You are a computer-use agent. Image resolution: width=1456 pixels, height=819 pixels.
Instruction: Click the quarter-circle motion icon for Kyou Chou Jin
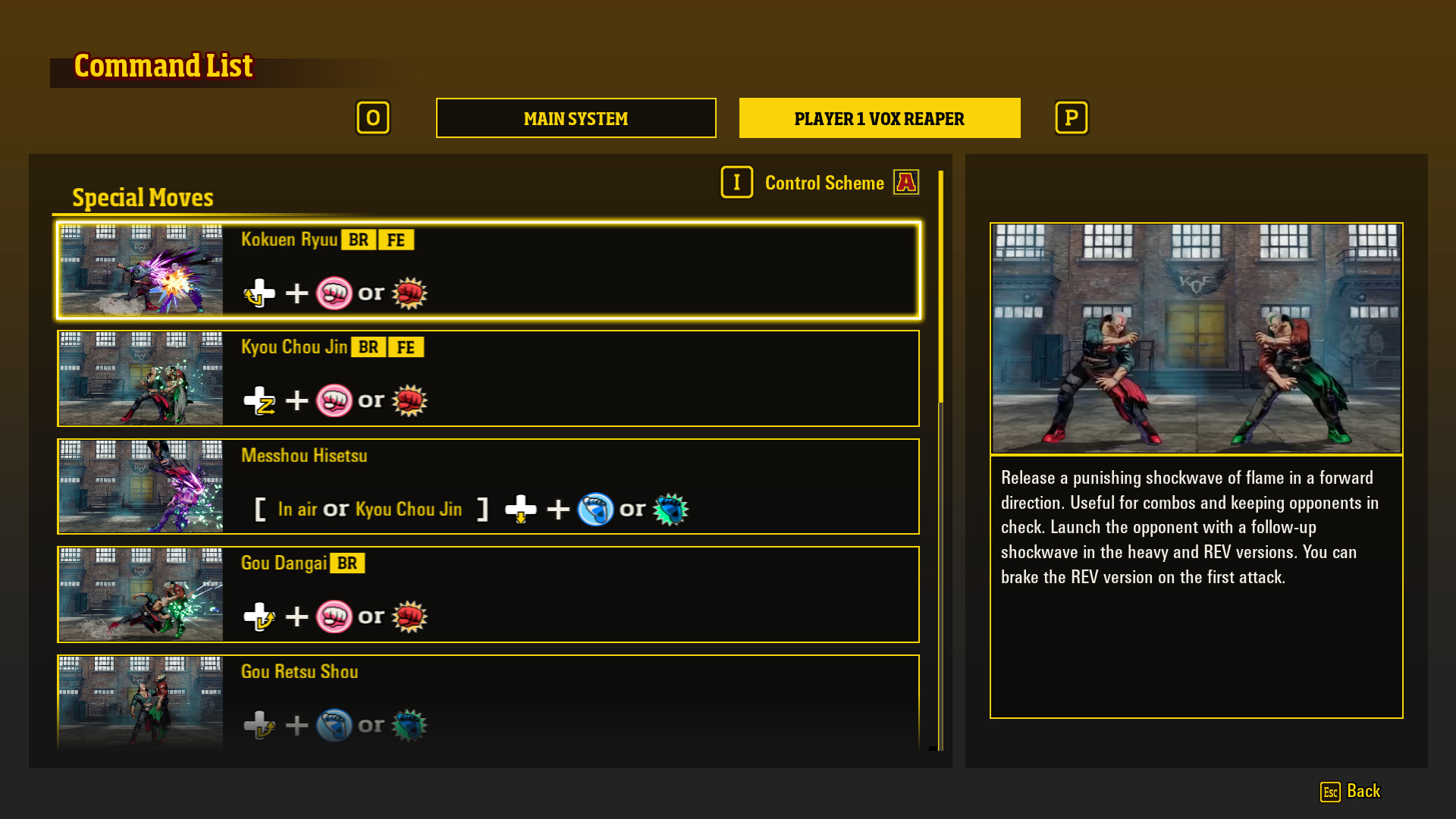click(x=258, y=400)
